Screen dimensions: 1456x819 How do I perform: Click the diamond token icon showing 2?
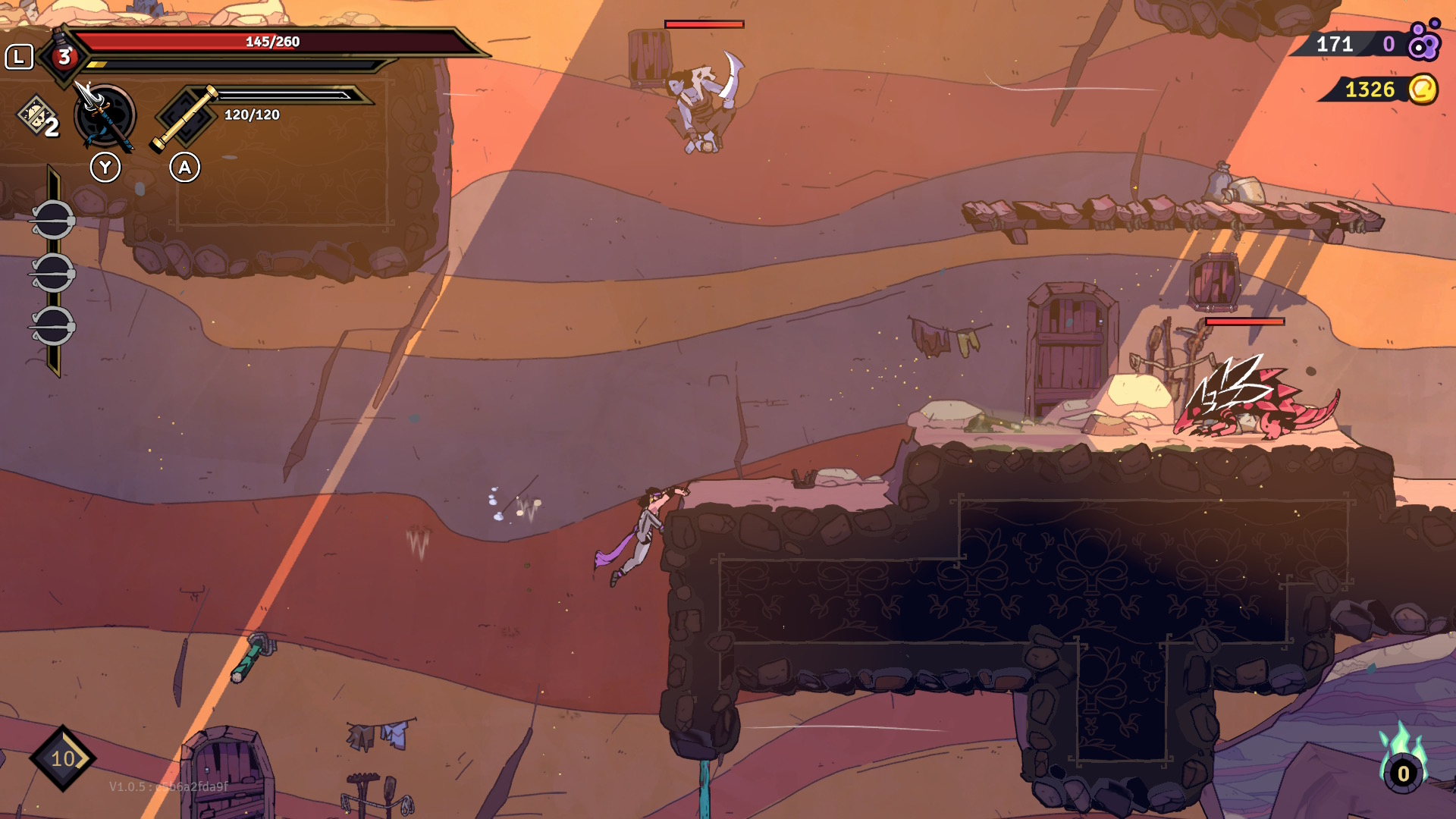[x=37, y=117]
